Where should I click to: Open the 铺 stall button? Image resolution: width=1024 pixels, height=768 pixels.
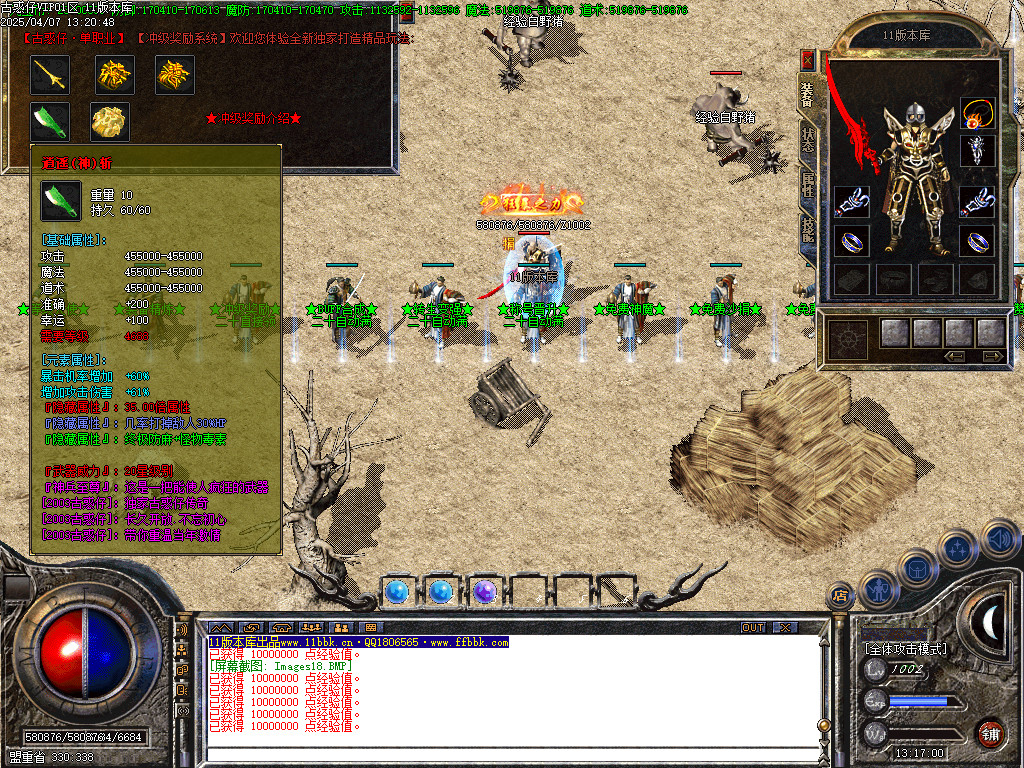pos(990,733)
